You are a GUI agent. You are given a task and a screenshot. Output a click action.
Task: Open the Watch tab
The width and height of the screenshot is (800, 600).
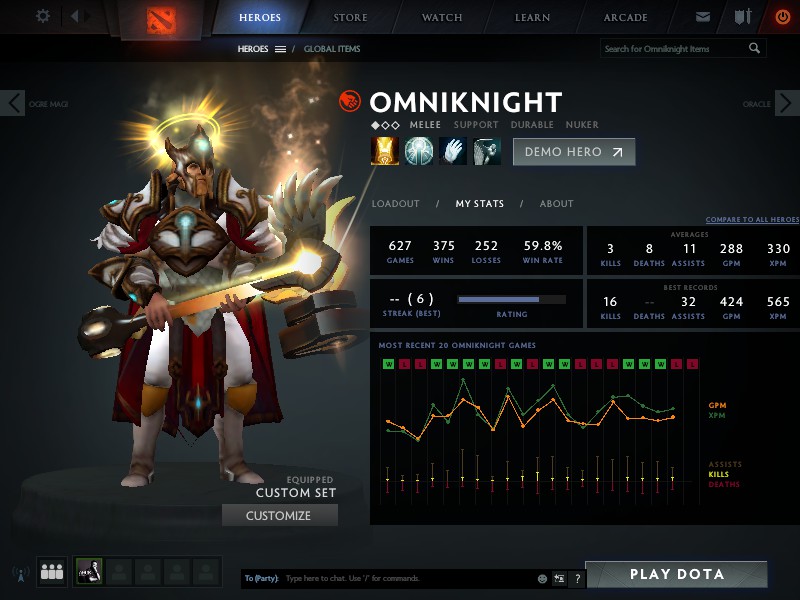pos(442,17)
